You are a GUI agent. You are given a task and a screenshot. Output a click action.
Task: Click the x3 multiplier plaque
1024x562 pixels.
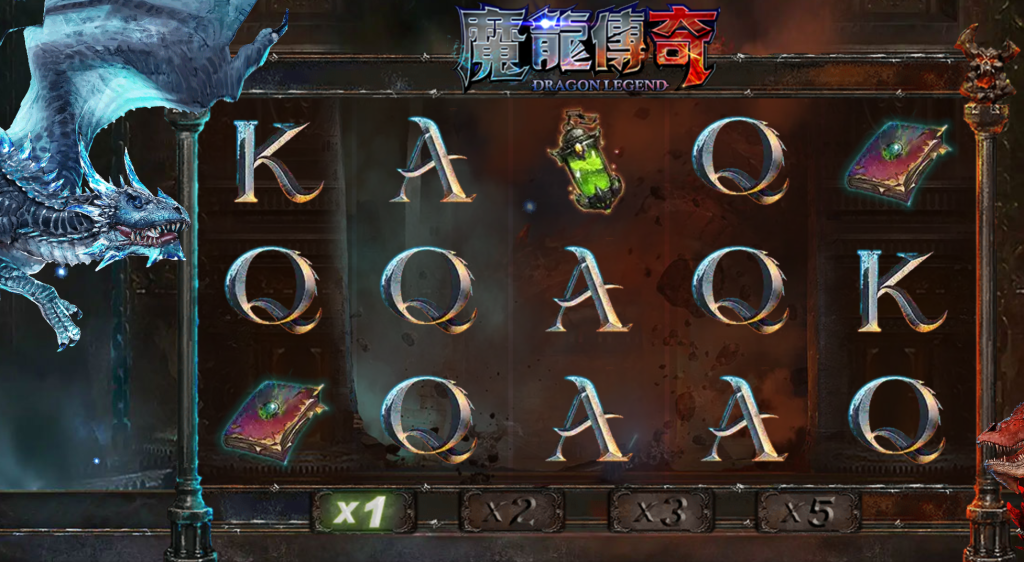[x=660, y=512]
